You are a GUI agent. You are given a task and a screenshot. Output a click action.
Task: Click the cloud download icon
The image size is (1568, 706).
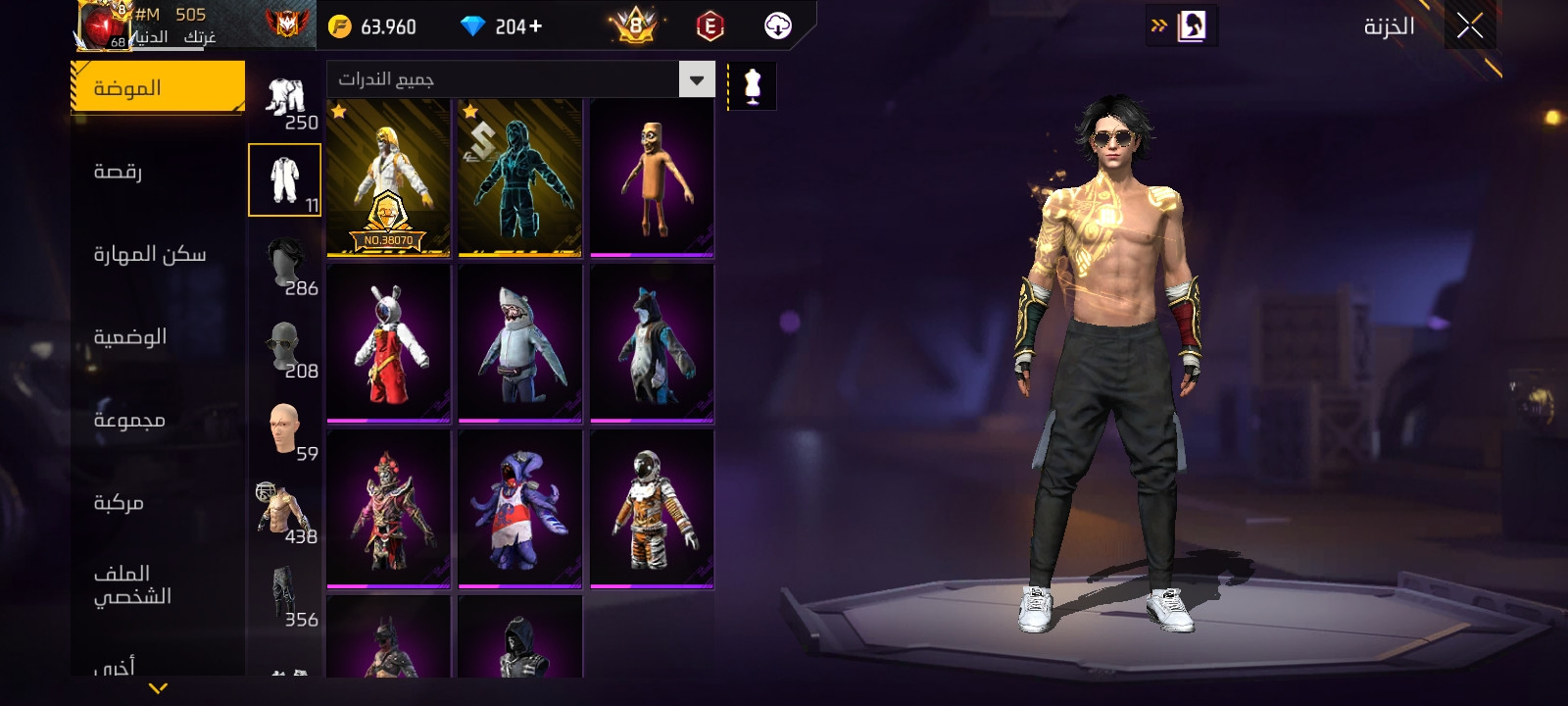[778, 26]
